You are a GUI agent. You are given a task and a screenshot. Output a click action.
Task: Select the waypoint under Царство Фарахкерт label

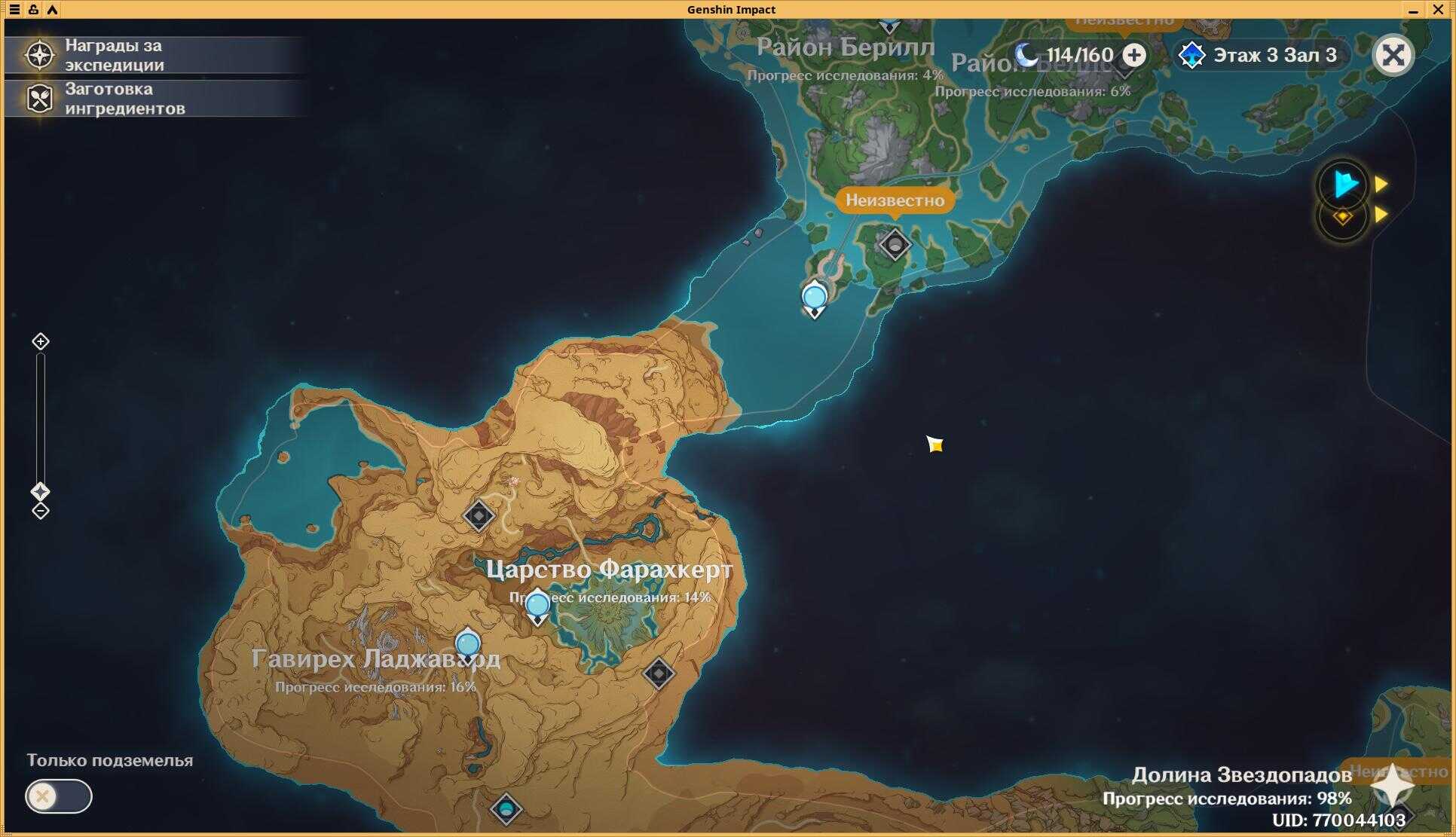click(x=537, y=606)
